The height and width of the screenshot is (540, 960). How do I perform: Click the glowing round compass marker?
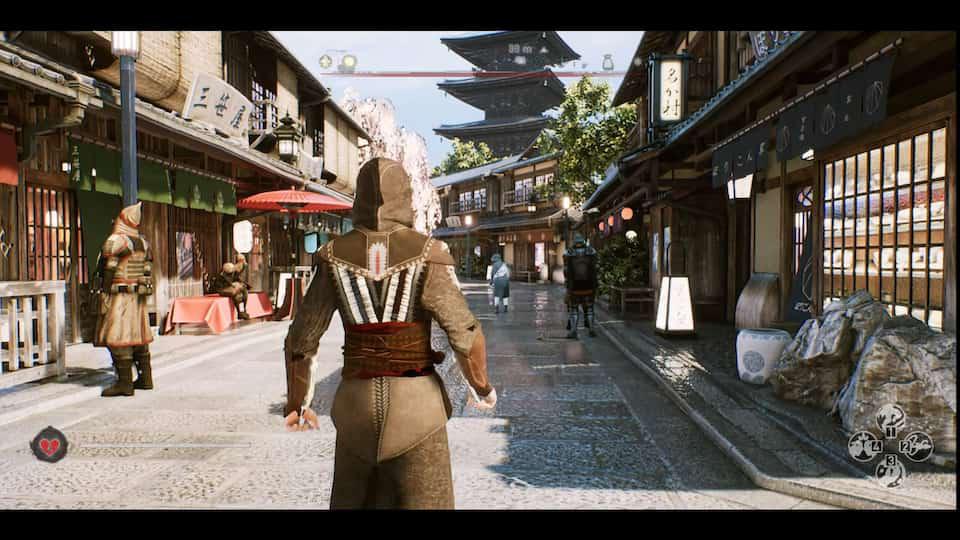pos(348,62)
